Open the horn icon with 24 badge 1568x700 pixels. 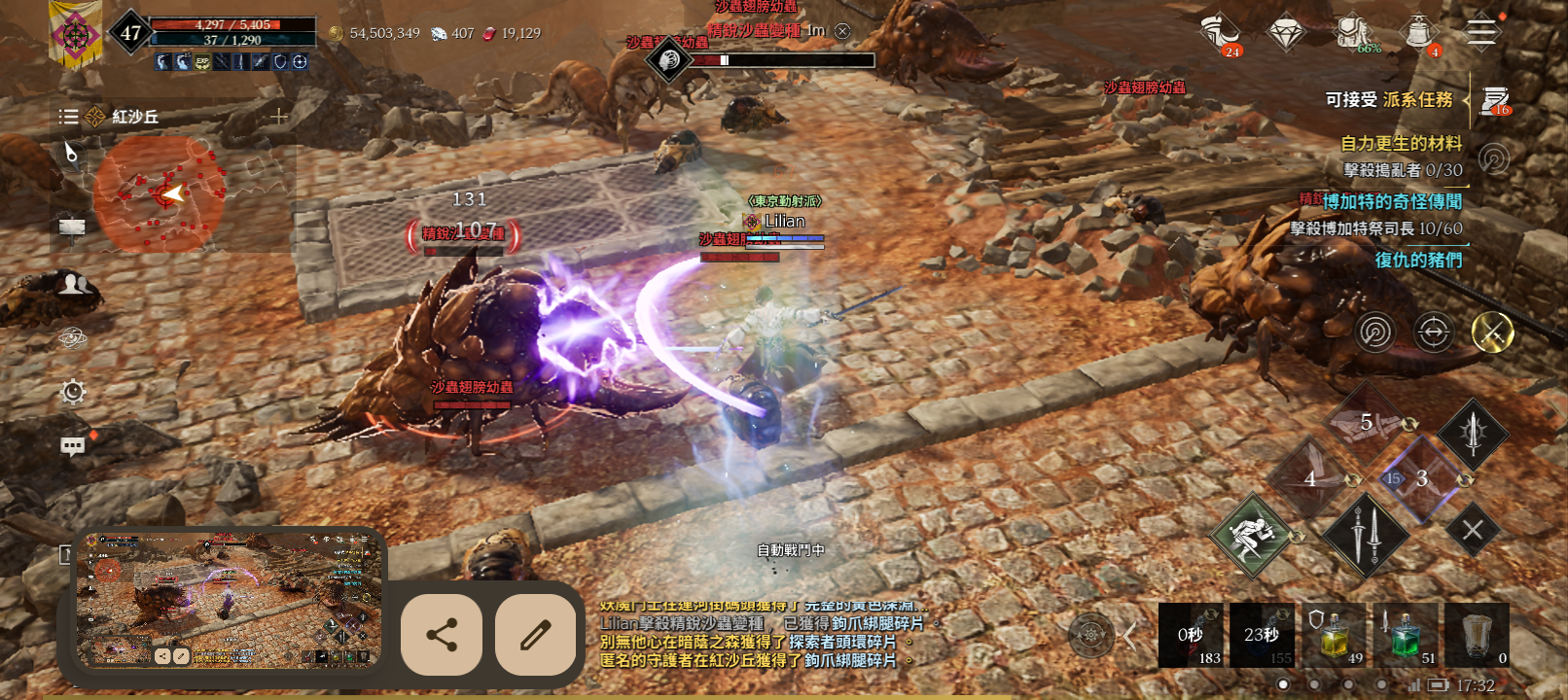(1220, 33)
